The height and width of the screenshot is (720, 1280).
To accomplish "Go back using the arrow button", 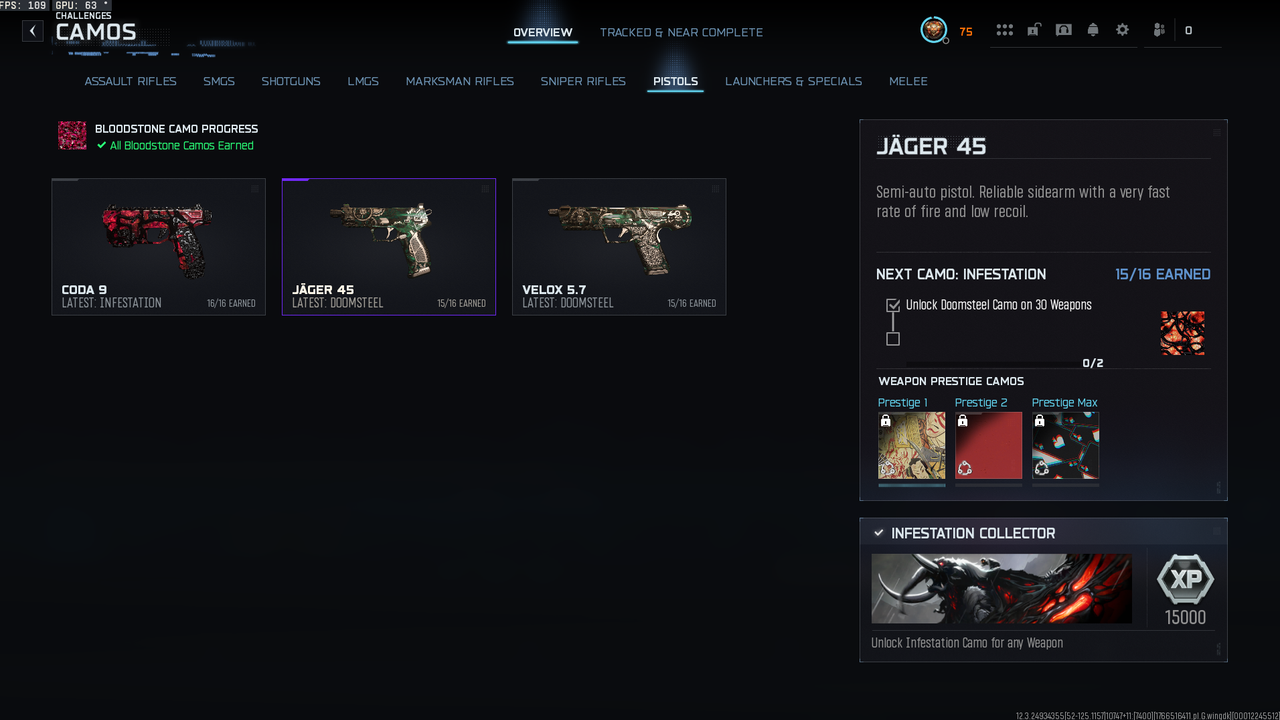I will pyautogui.click(x=33, y=31).
